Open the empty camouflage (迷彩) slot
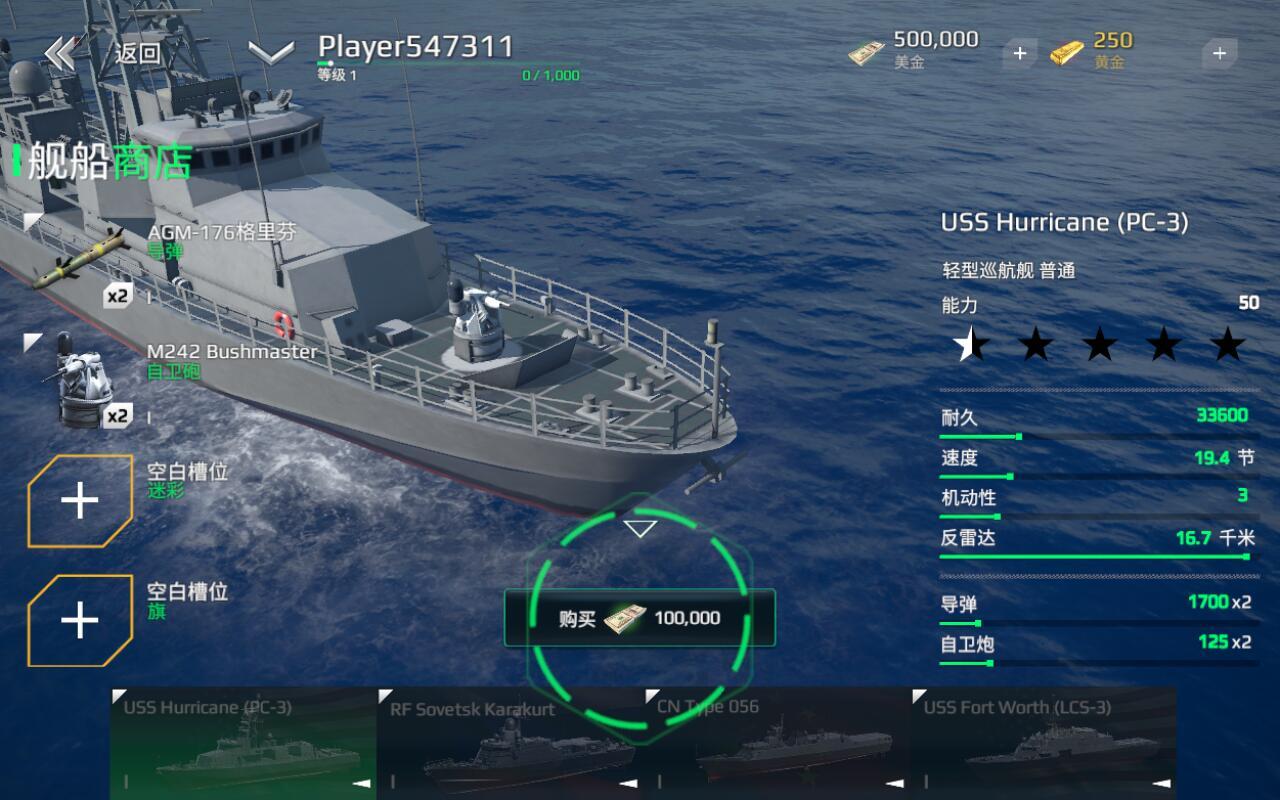The image size is (1280, 800). (x=80, y=501)
